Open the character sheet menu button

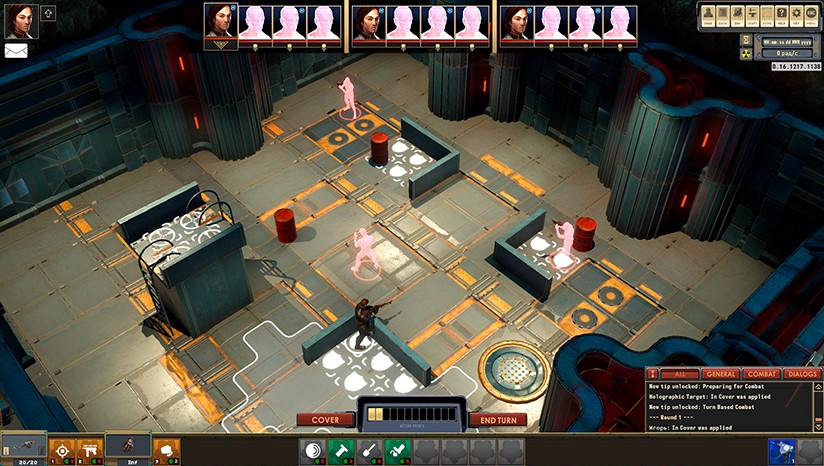[708, 16]
